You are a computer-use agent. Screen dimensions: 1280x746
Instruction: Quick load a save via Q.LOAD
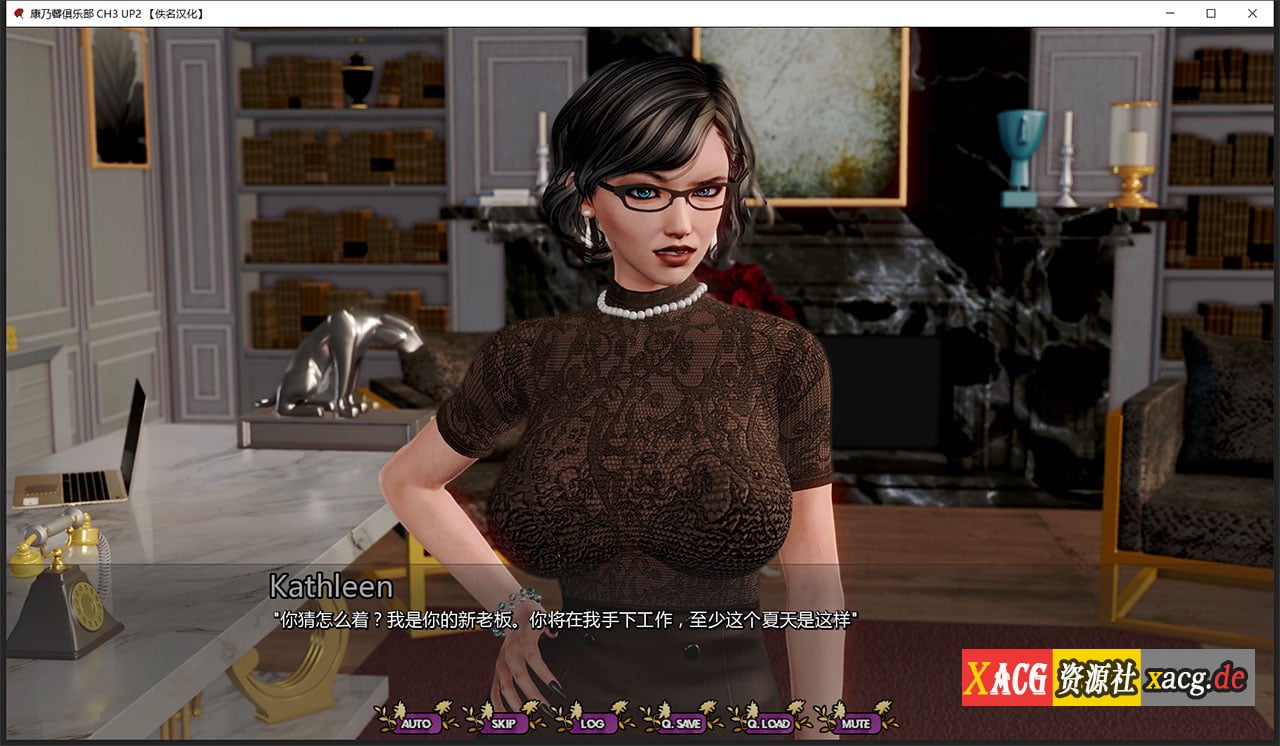(769, 723)
